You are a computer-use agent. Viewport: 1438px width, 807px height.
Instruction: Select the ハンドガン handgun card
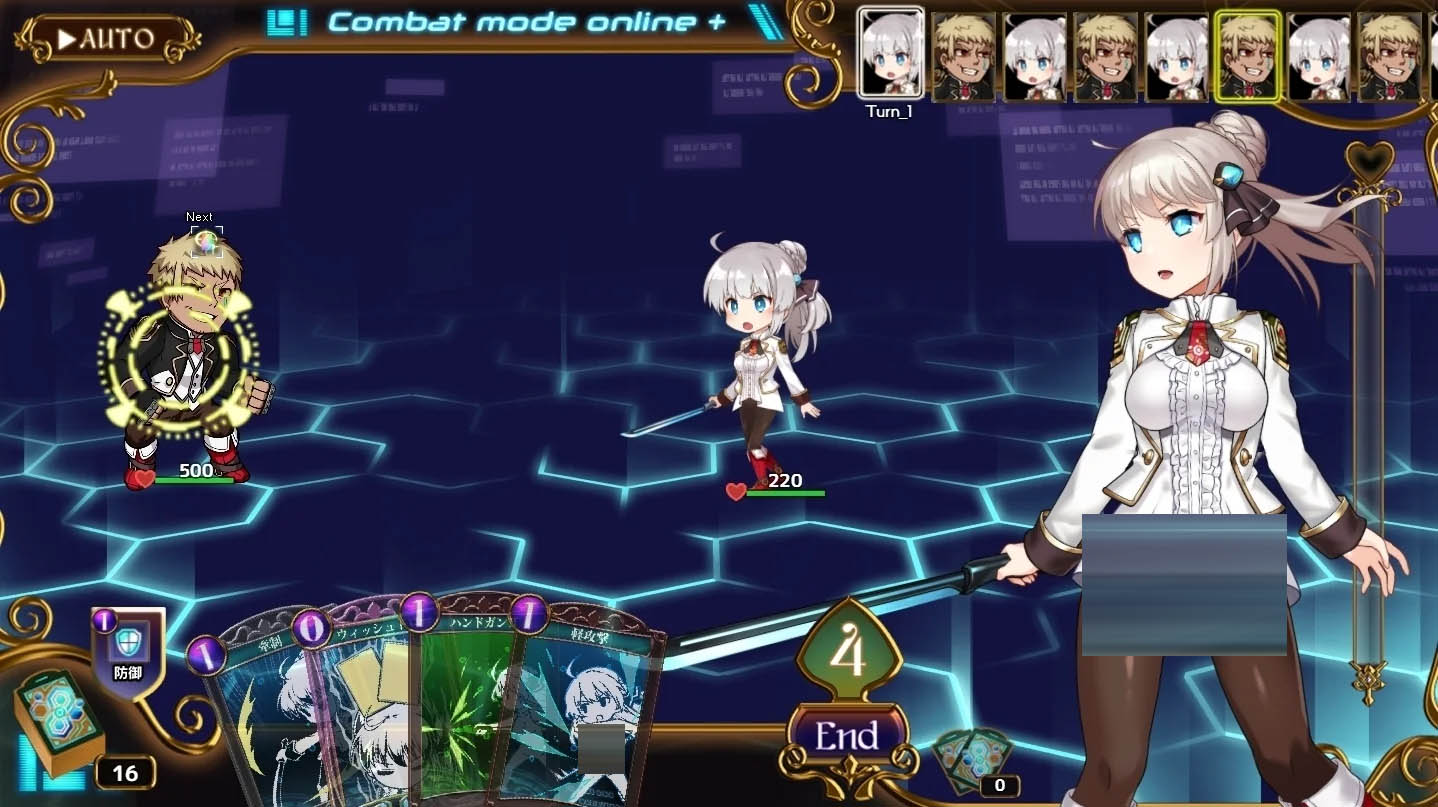point(460,700)
